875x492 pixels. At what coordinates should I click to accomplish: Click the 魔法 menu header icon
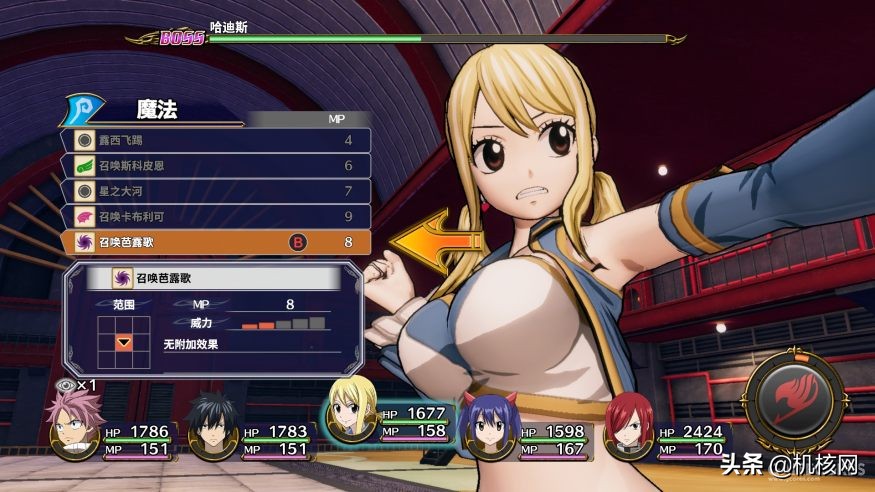coord(83,110)
